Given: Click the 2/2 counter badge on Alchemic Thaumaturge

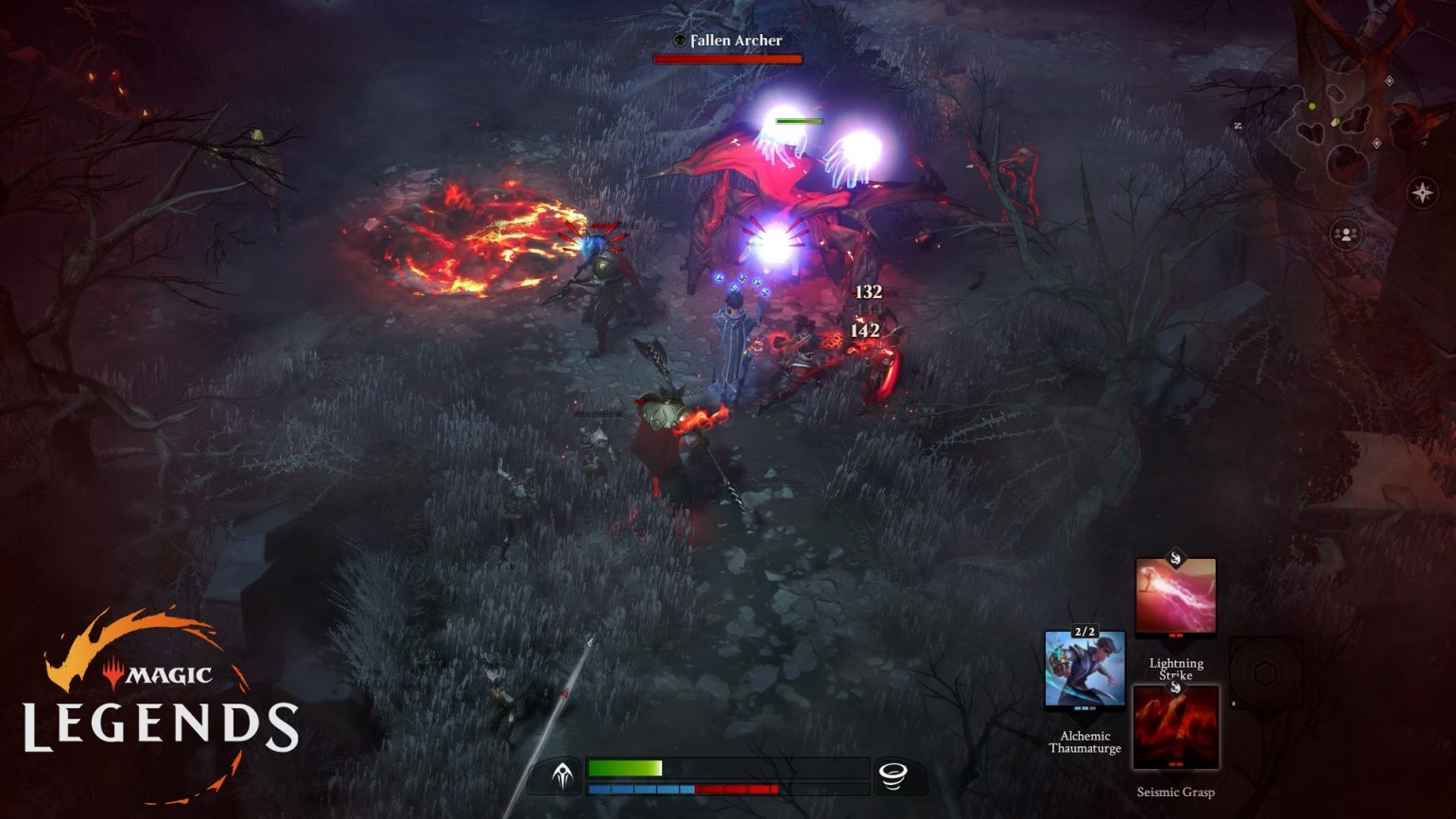Looking at the screenshot, I should click(1084, 632).
